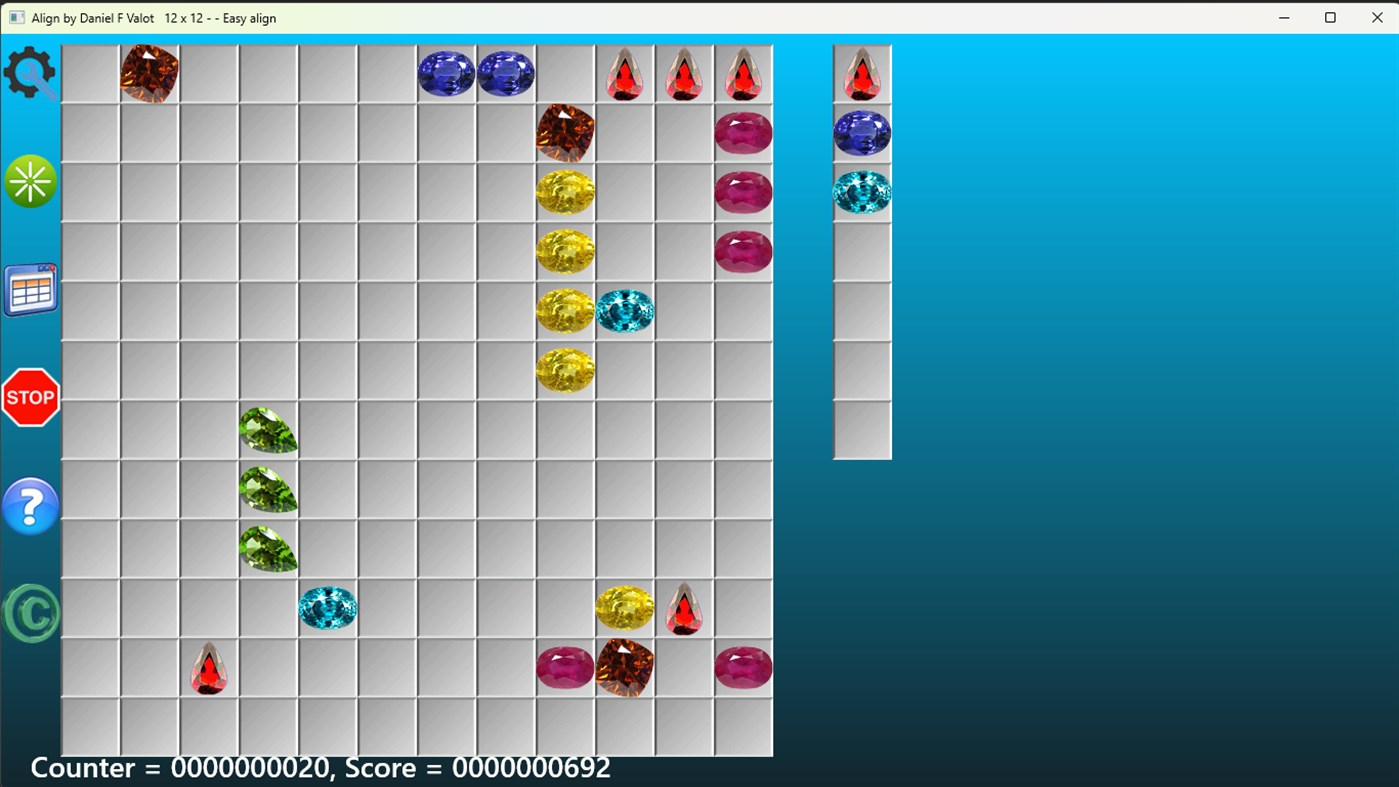Select the pink ruby in the bottom row
This screenshot has width=1399, height=787.
[x=565, y=667]
